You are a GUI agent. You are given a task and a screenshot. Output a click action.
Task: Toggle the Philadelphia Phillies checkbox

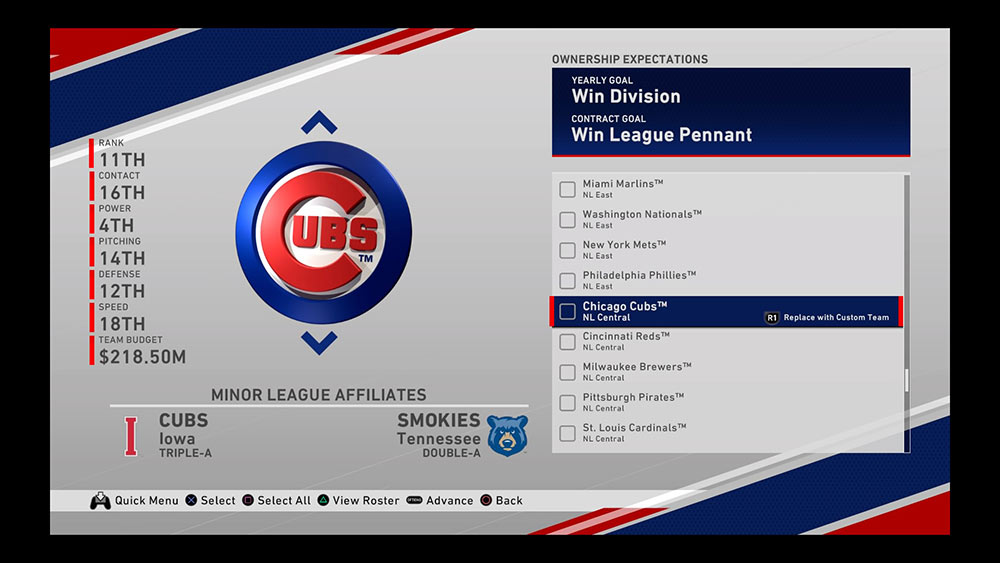pos(567,280)
